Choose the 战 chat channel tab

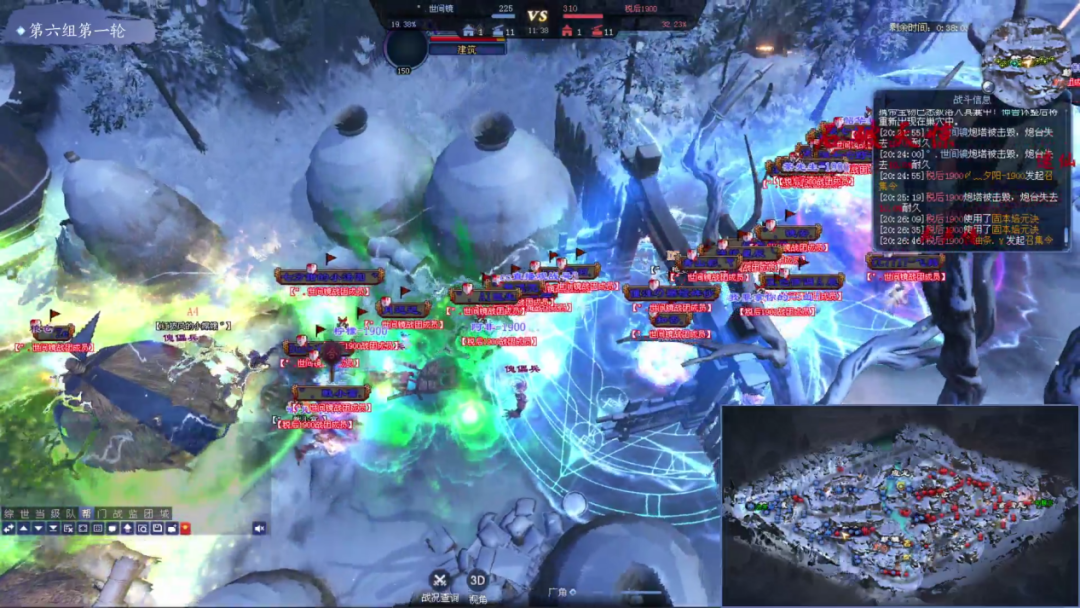[116, 514]
